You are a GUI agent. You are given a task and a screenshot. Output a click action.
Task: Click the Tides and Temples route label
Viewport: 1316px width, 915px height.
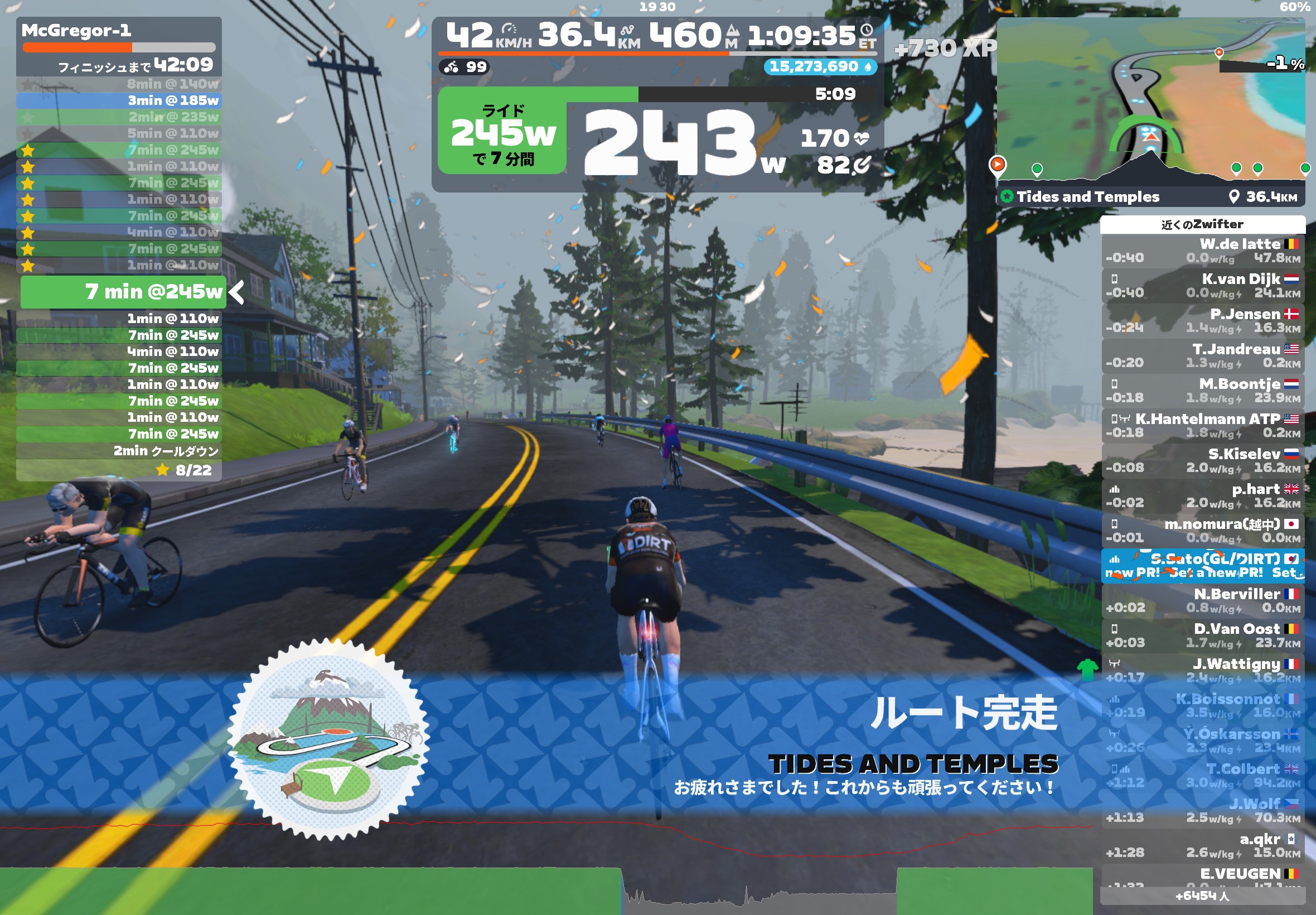click(x=1087, y=196)
